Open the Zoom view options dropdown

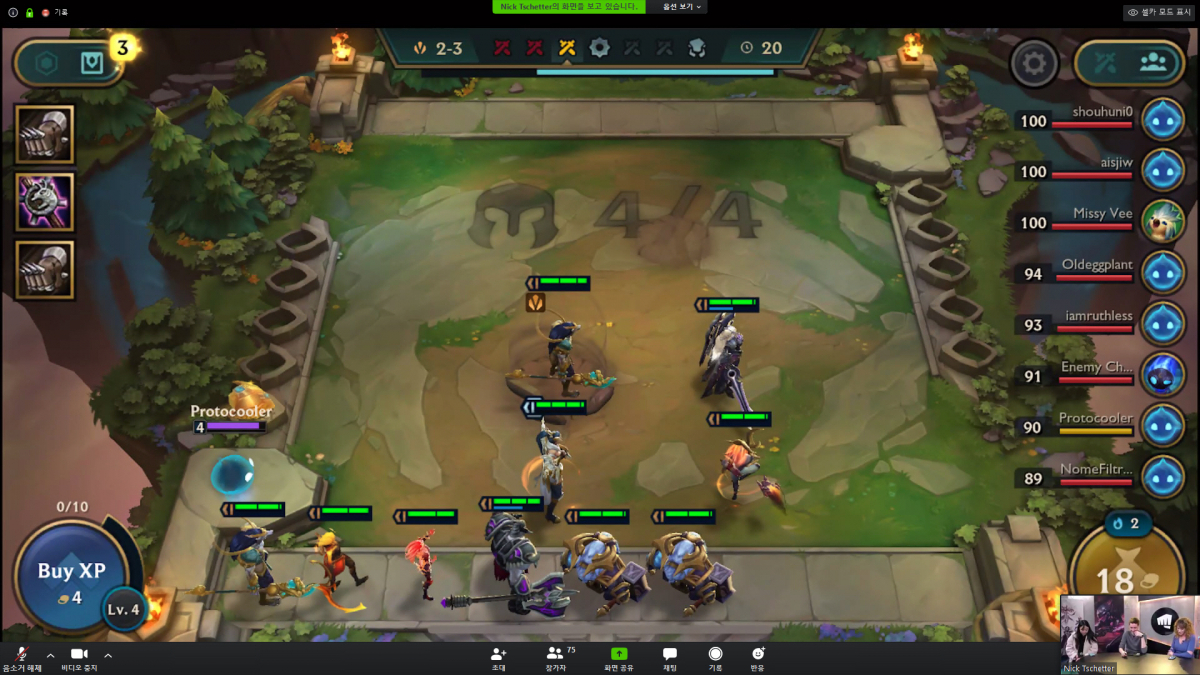click(683, 7)
